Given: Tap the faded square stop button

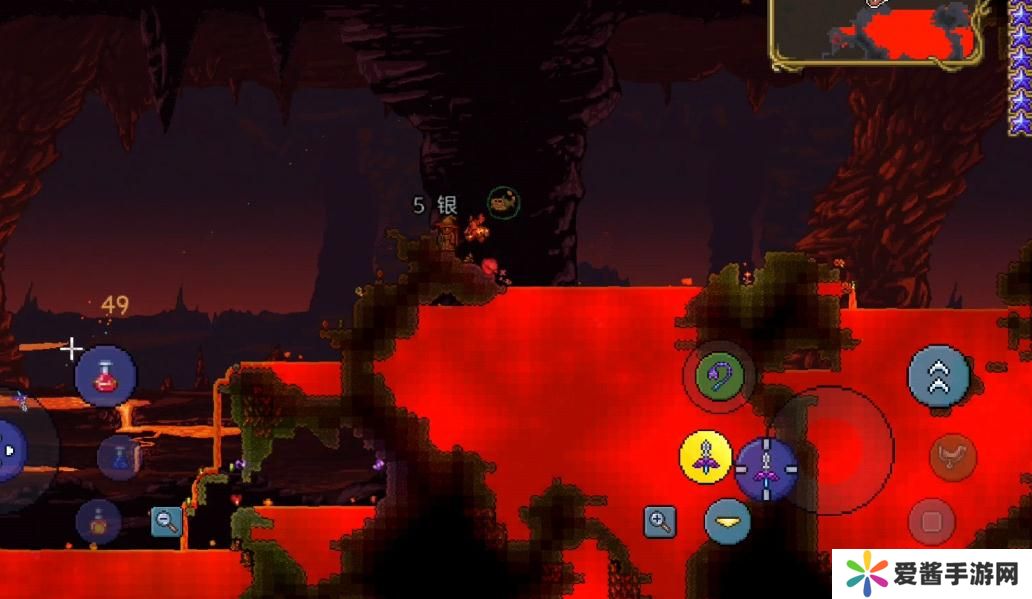Looking at the screenshot, I should coord(931,521).
